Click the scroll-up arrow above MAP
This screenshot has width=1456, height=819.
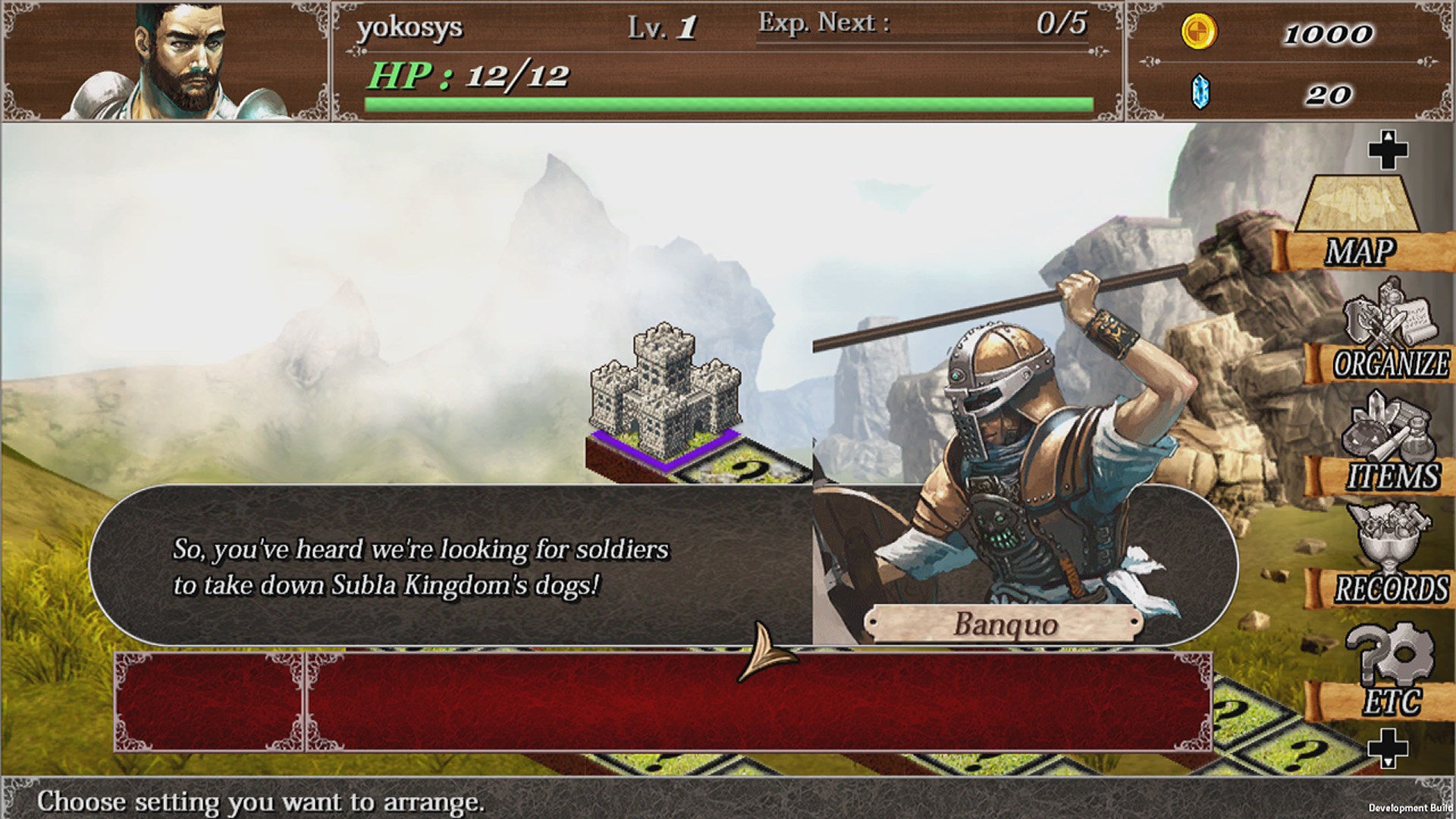click(x=1390, y=149)
